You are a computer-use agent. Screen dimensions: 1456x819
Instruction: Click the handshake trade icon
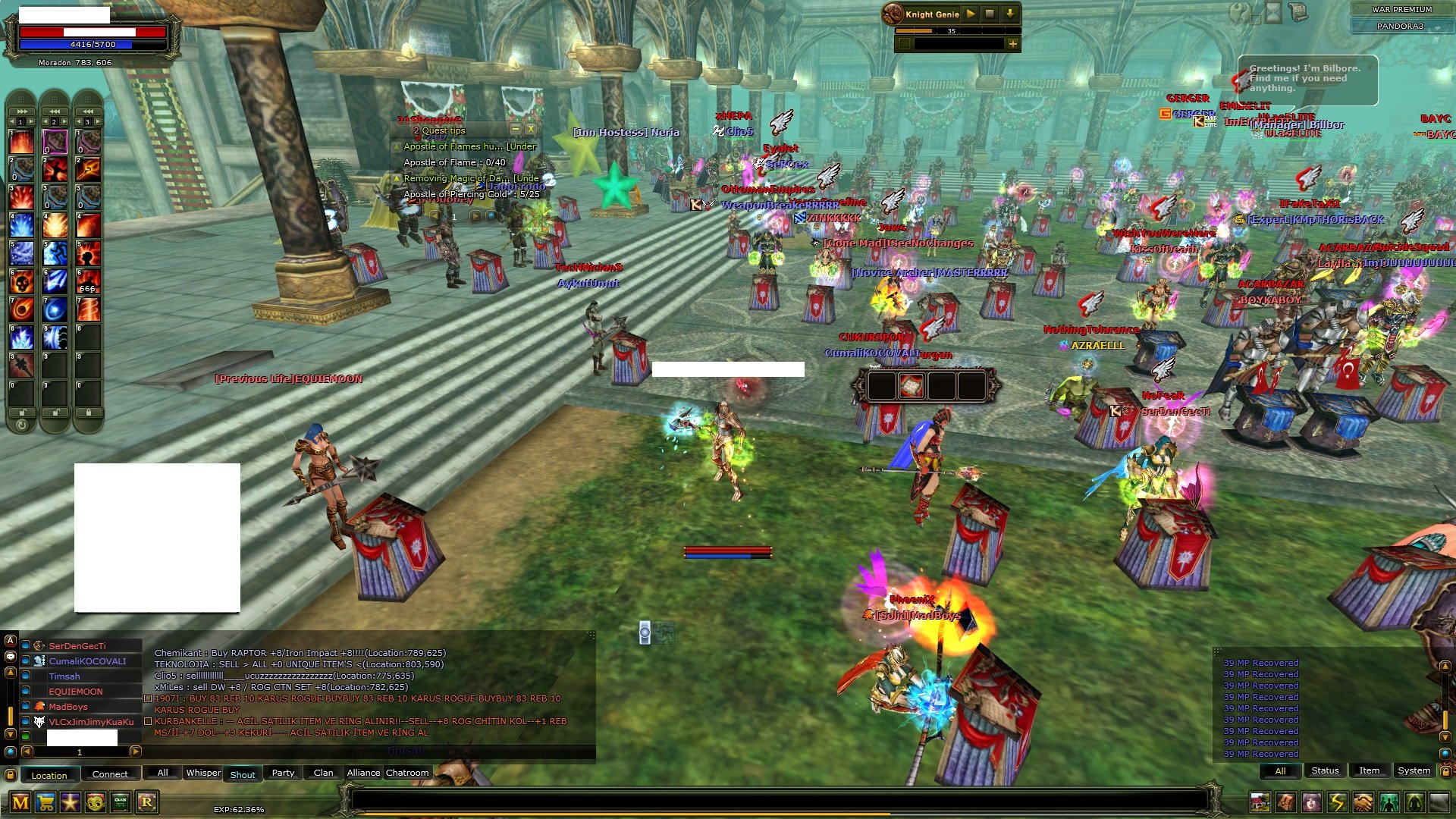point(1363,802)
